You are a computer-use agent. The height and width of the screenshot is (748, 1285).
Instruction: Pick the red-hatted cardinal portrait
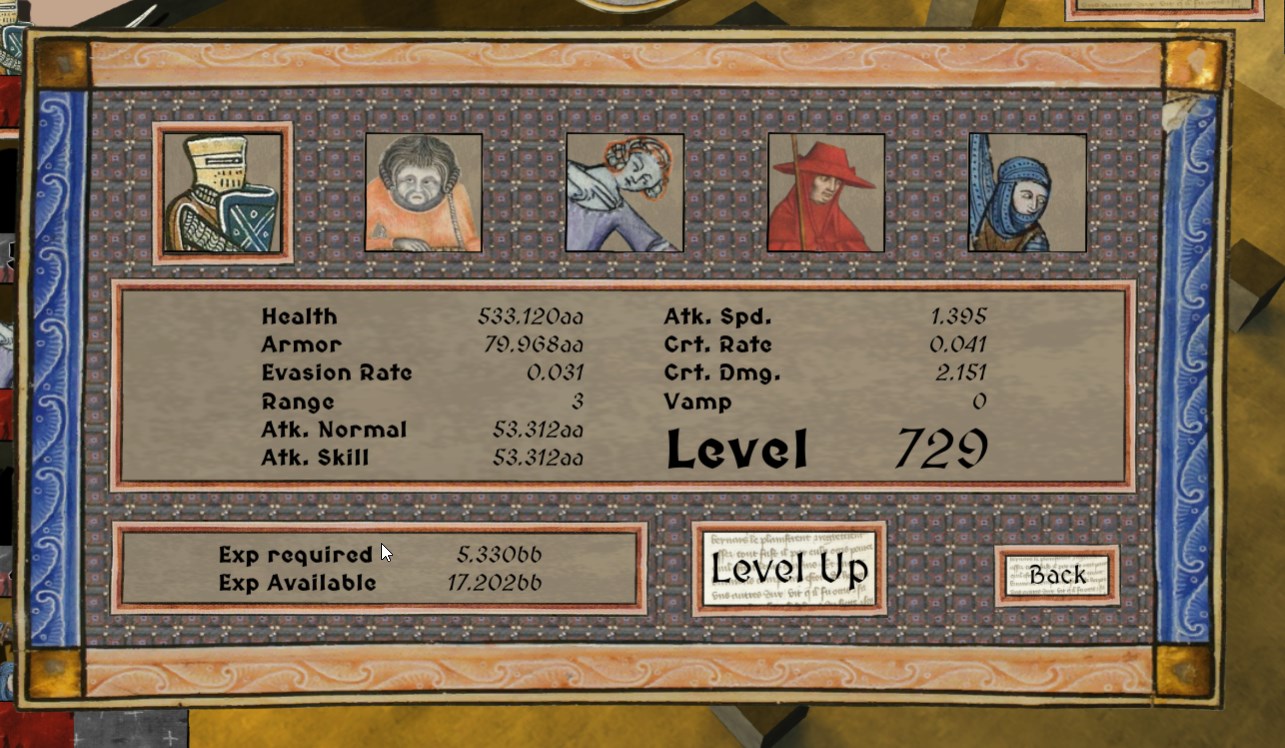pyautogui.click(x=826, y=193)
